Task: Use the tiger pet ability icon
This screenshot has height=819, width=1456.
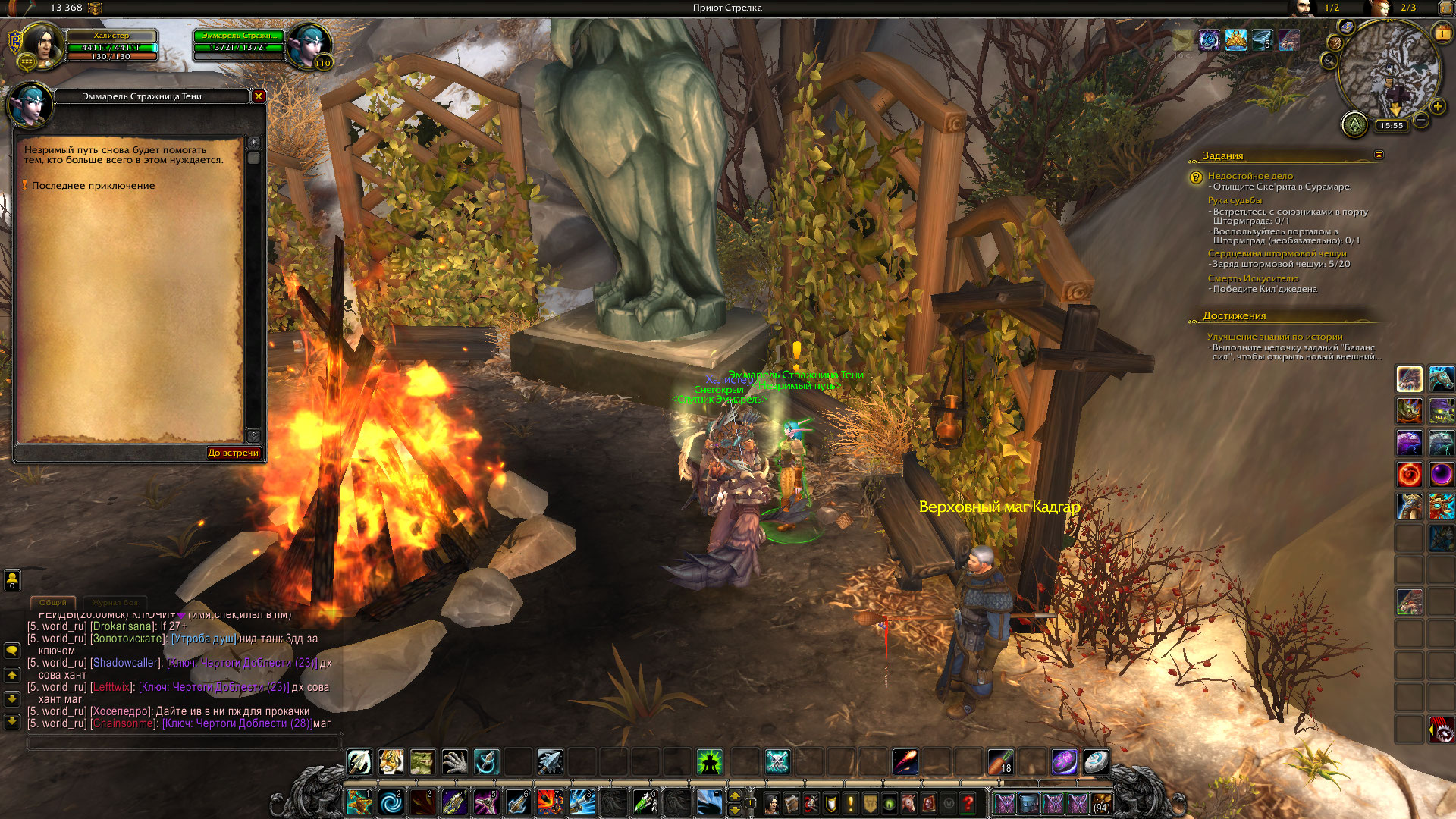Action: click(391, 761)
